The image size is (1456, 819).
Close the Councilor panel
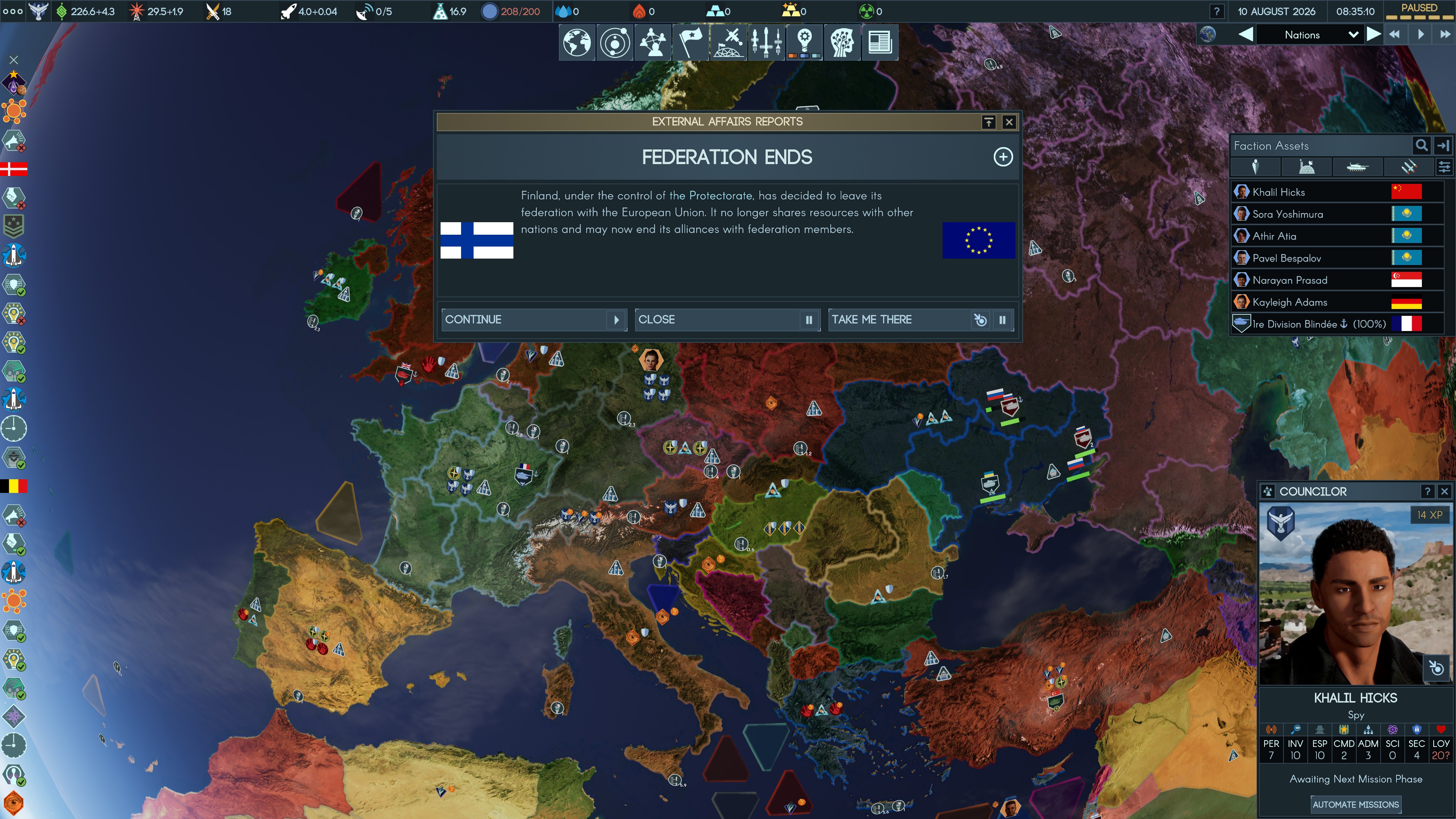(x=1445, y=491)
